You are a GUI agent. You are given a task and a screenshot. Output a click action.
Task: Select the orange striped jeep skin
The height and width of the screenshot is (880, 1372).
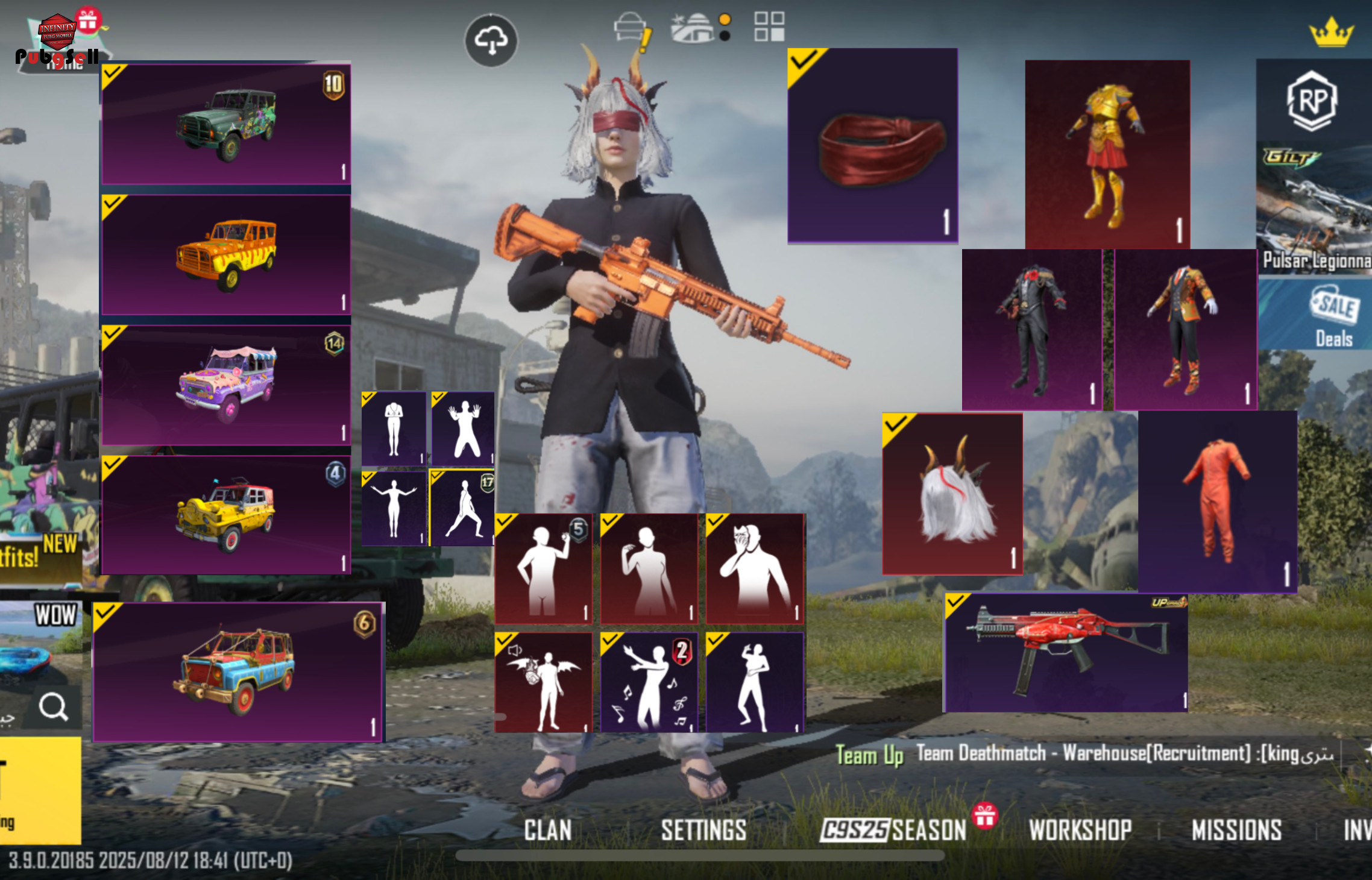pyautogui.click(x=226, y=254)
